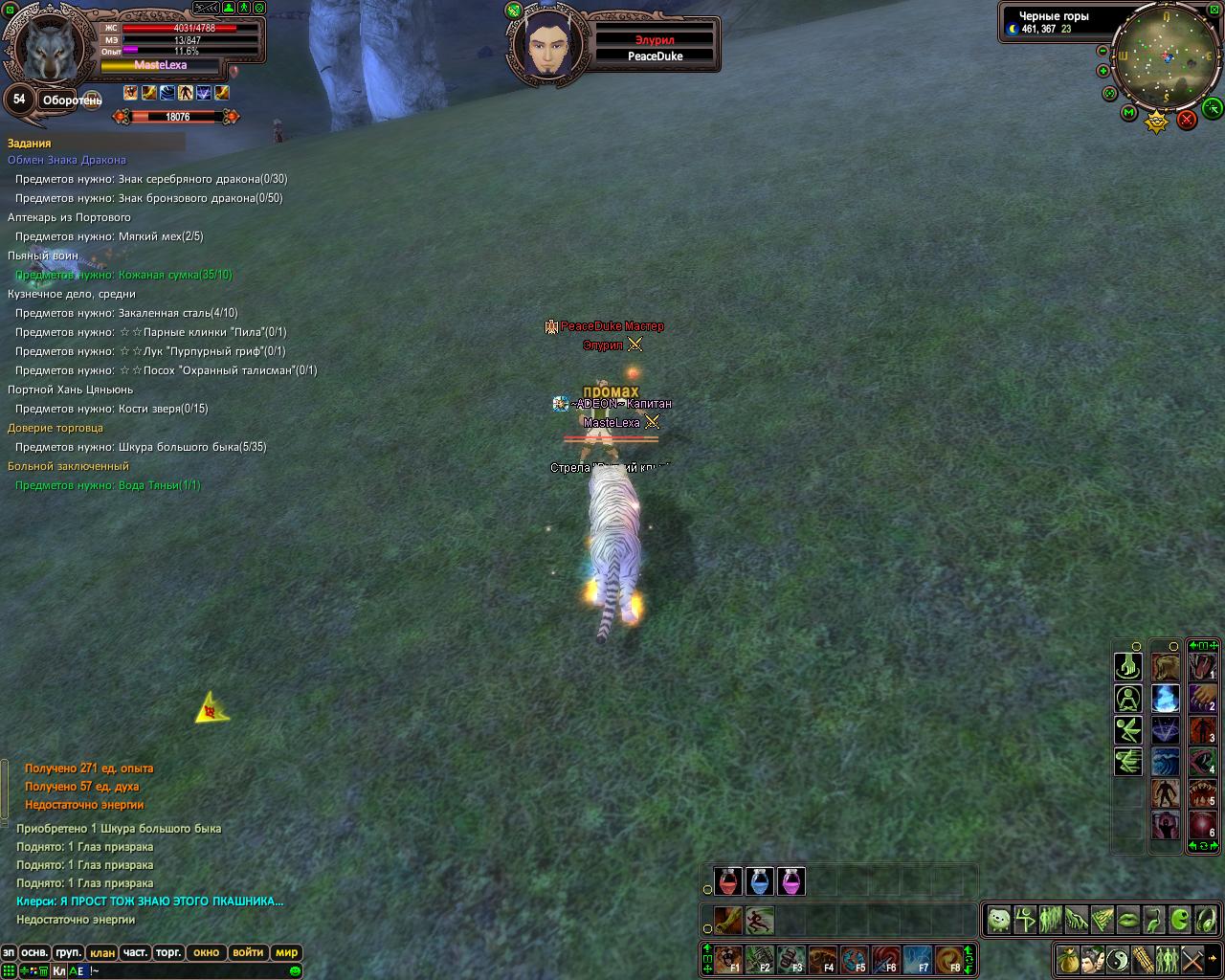
Task: Trigger the blue lightning F7 skill
Action: coord(919,959)
